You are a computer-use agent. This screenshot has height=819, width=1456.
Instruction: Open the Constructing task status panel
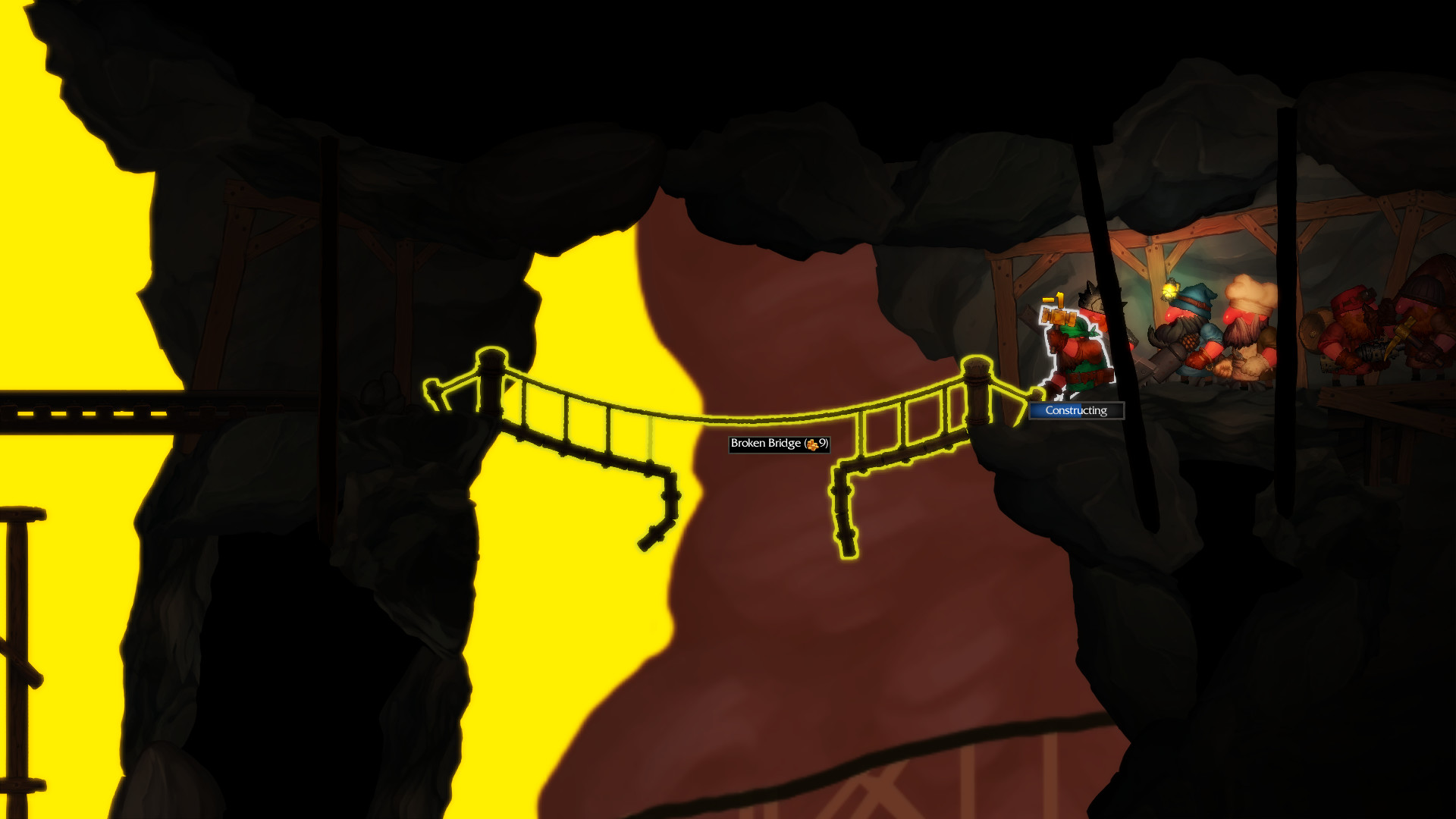pyautogui.click(x=1075, y=410)
